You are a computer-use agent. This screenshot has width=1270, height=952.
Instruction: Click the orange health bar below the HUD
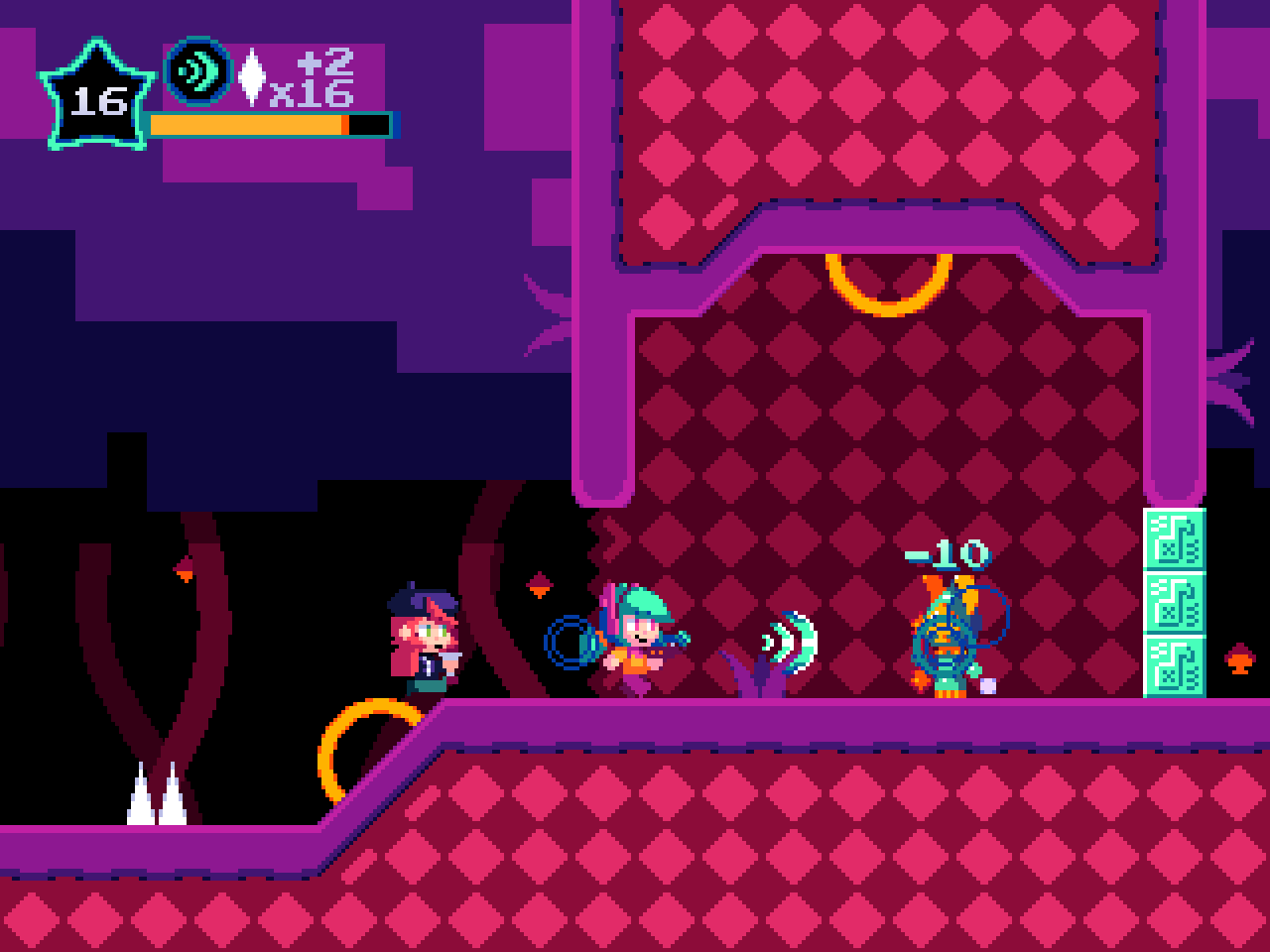(248, 124)
